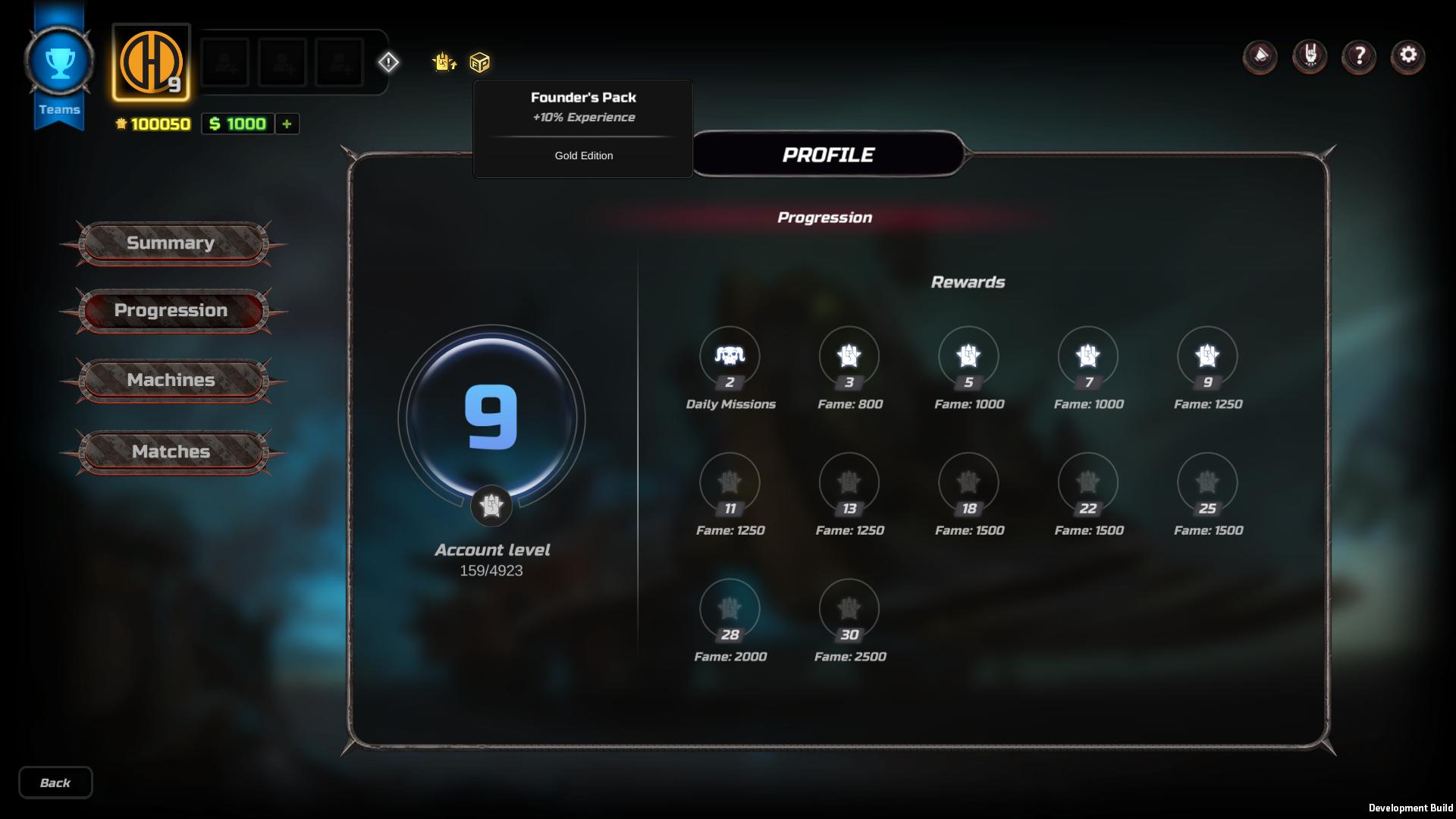This screenshot has height=819, width=1456.
Task: Select the diamond exclamation alert icon
Action: point(388,62)
